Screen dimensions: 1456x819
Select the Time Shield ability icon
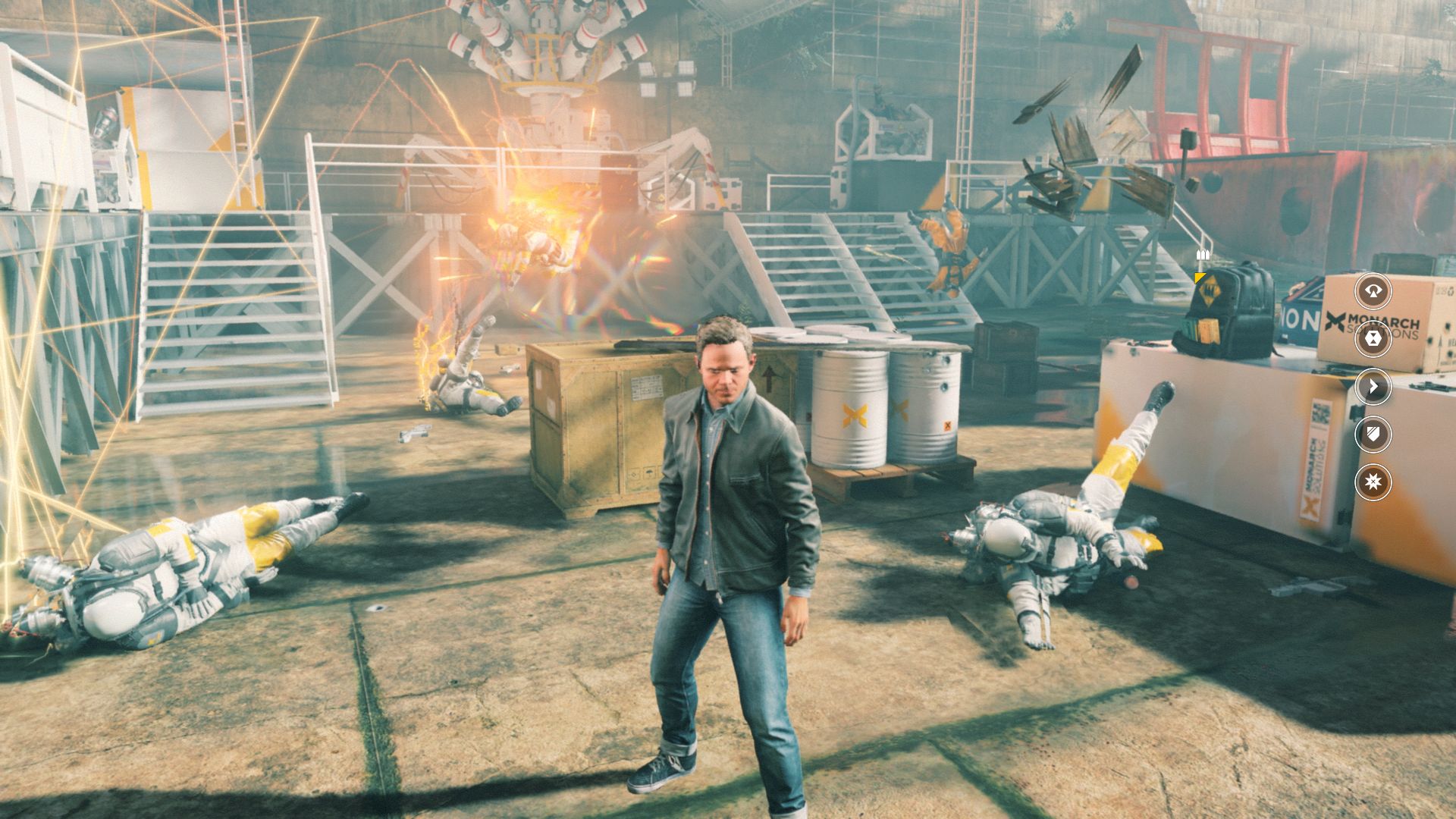pyautogui.click(x=1373, y=434)
